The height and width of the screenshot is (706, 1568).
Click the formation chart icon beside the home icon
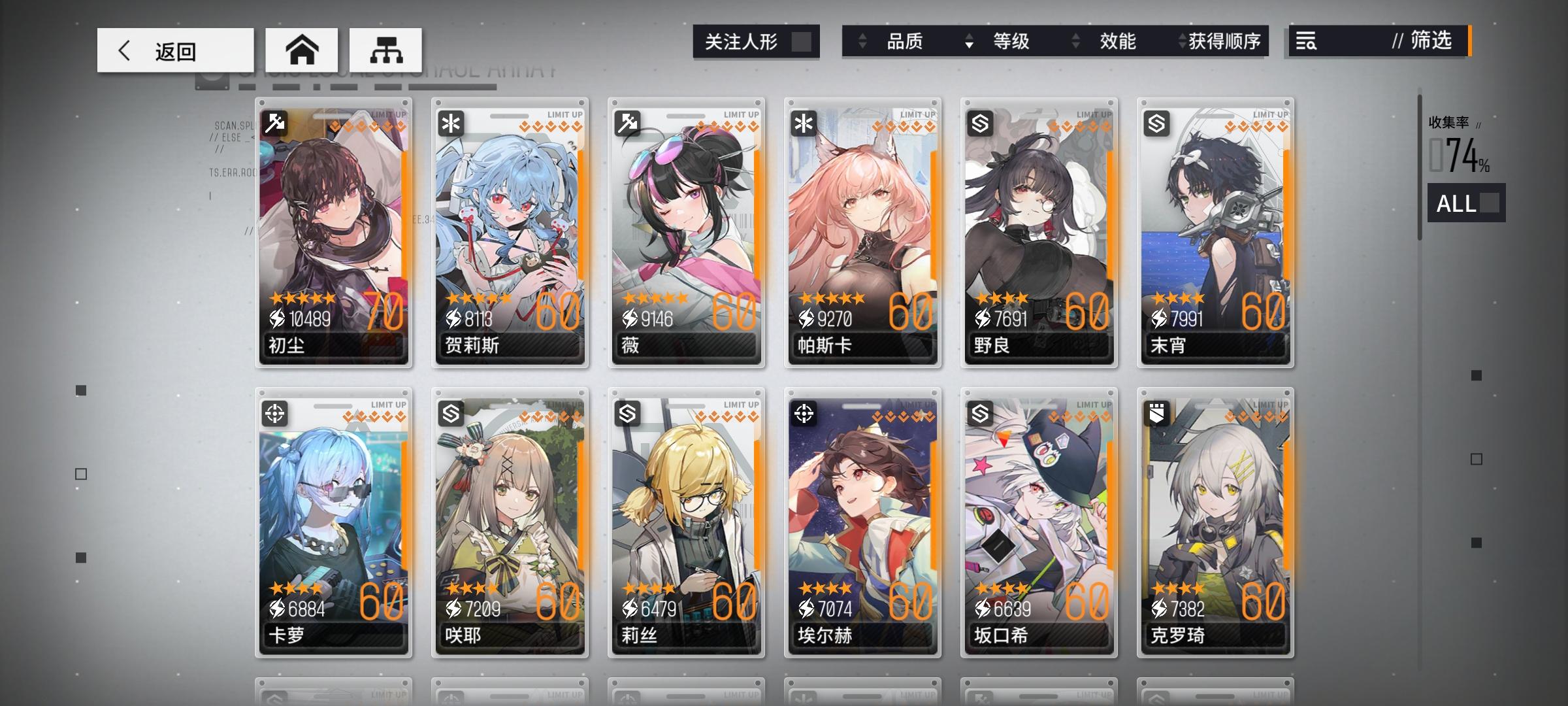pos(387,50)
